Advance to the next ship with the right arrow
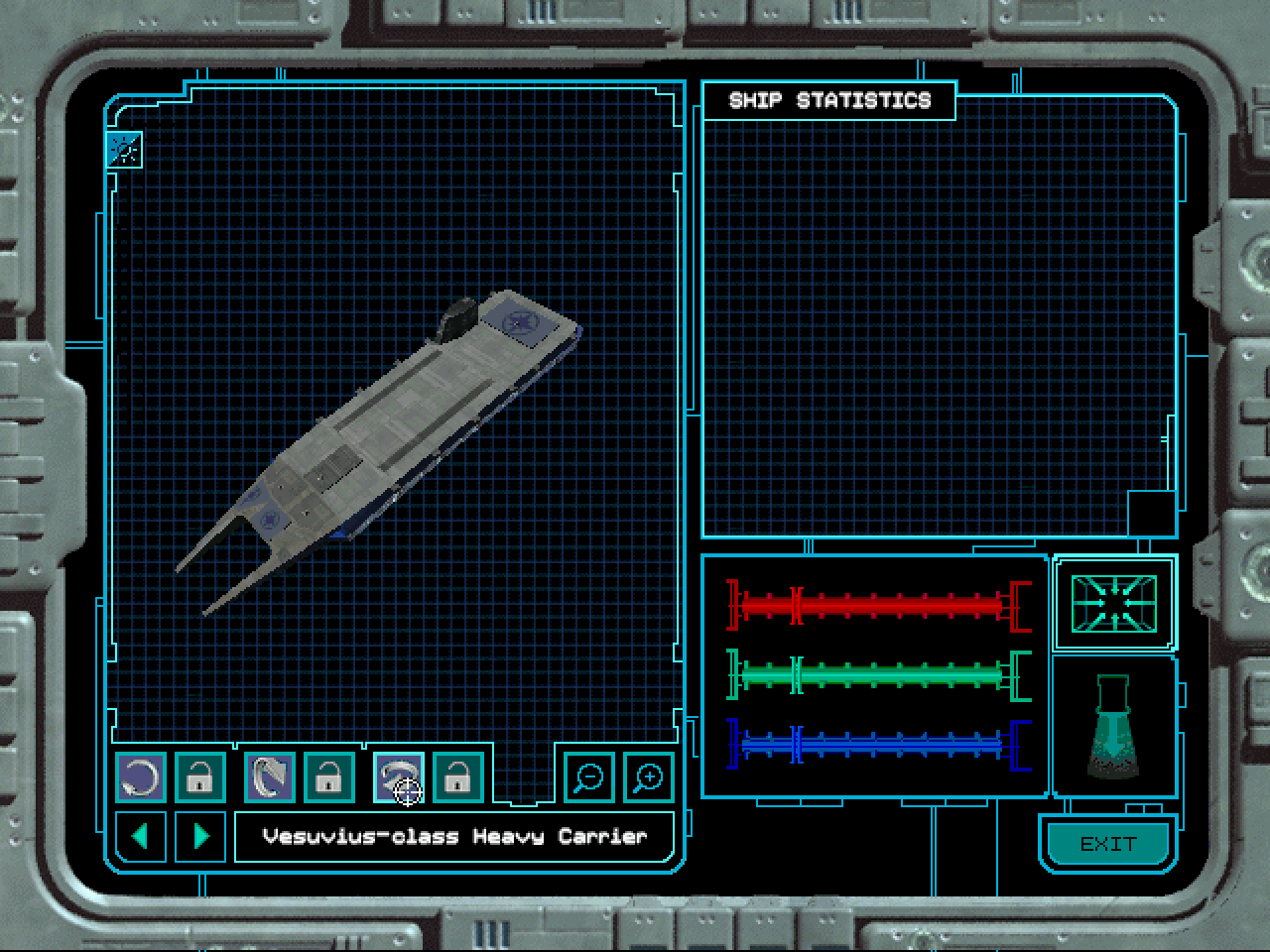This screenshot has width=1270, height=952. point(200,836)
